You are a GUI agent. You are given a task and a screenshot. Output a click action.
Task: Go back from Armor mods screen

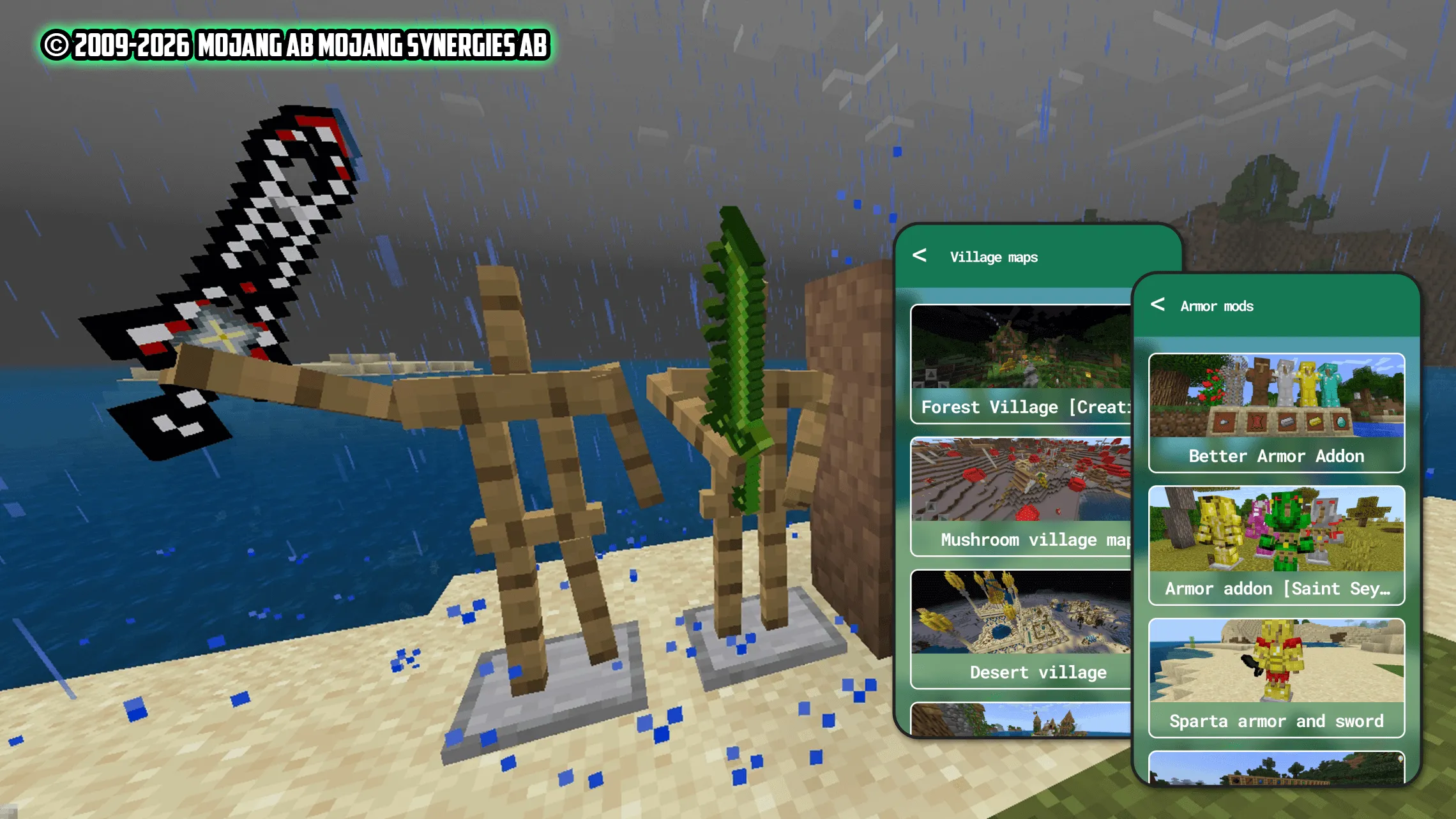[1158, 305]
